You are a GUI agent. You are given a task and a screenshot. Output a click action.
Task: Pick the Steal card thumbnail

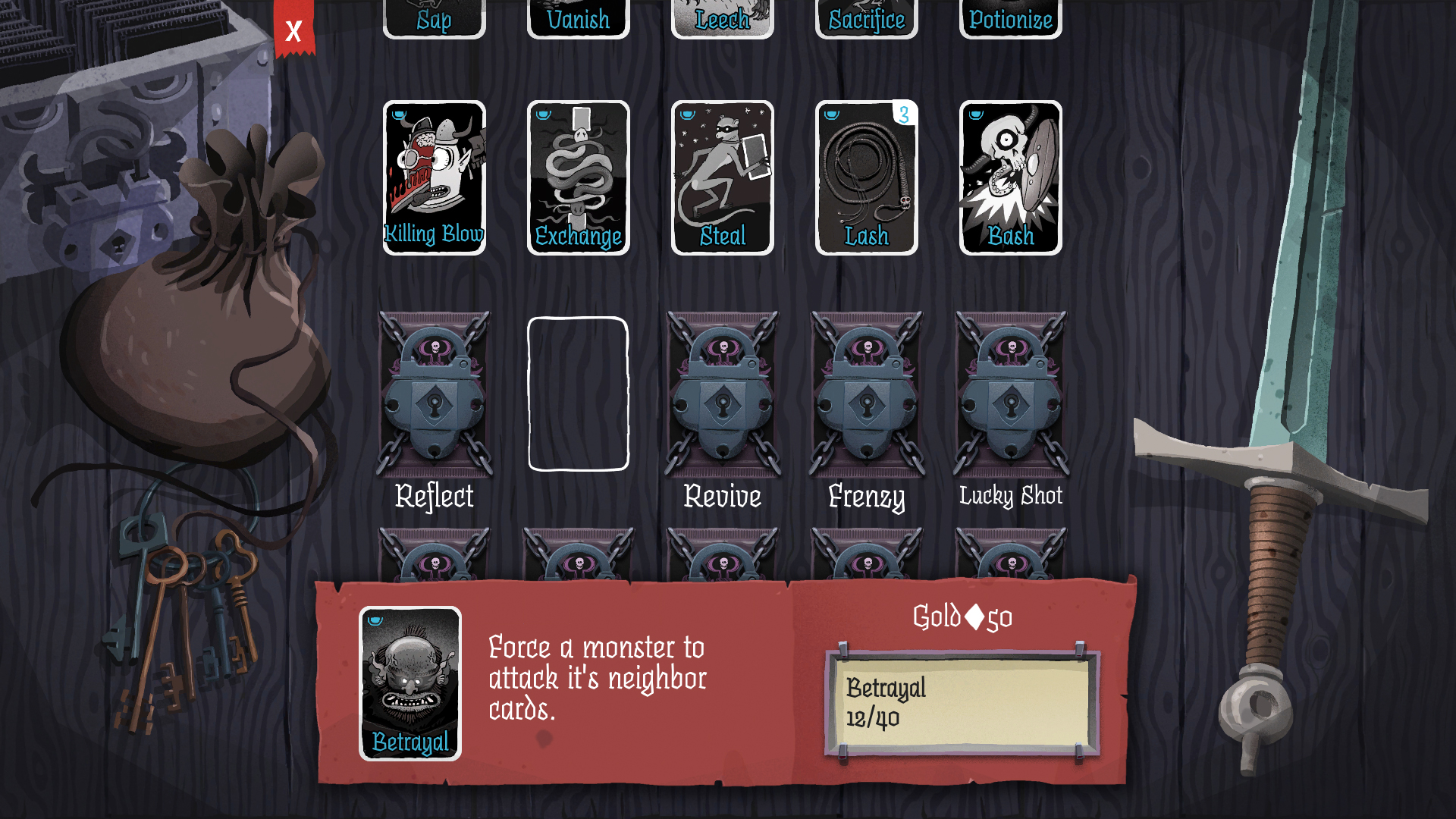(x=722, y=176)
